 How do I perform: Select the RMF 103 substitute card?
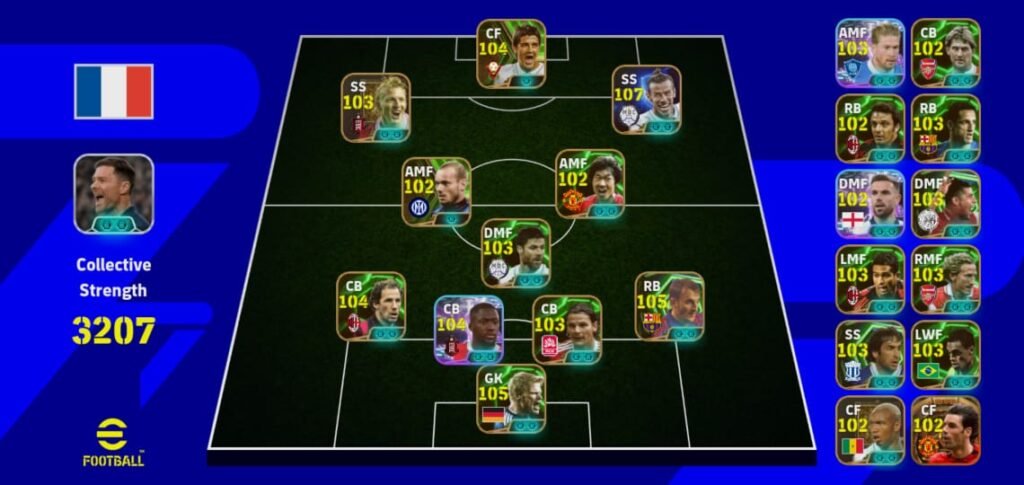pos(945,279)
